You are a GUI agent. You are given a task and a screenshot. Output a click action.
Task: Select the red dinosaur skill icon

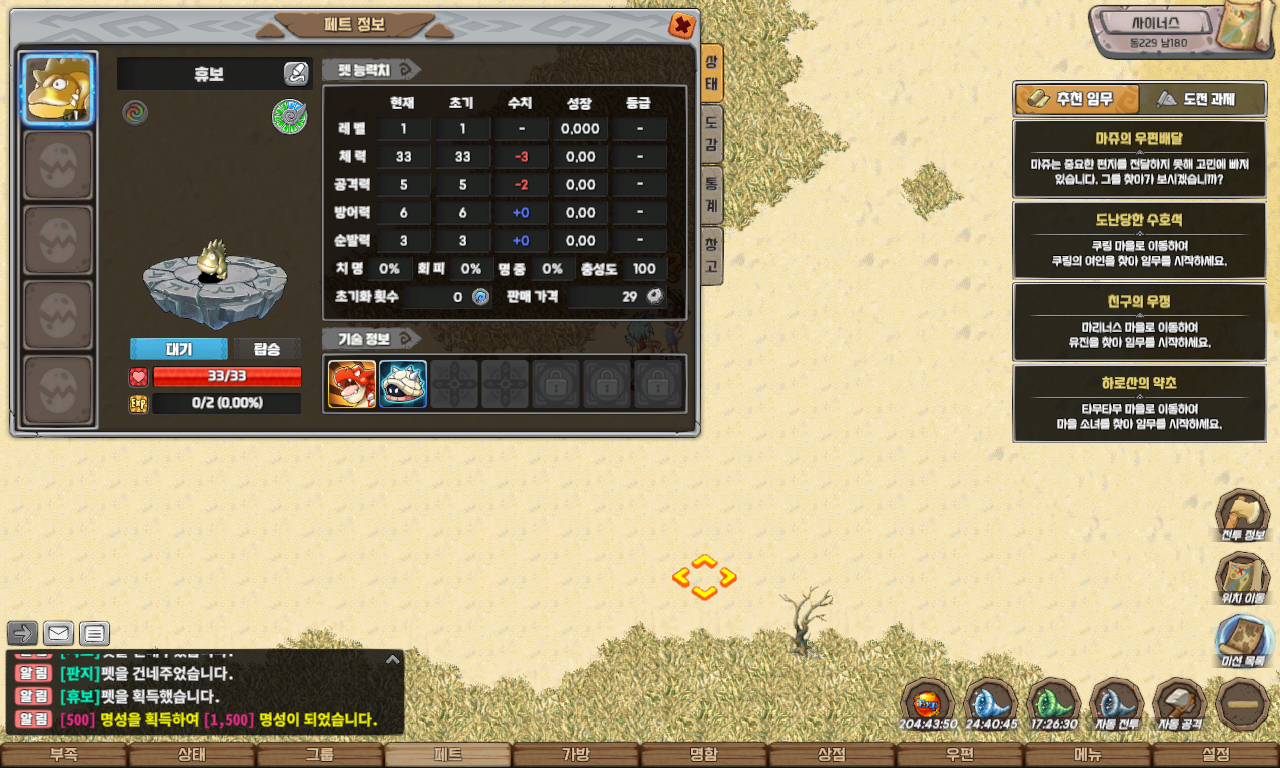[352, 384]
